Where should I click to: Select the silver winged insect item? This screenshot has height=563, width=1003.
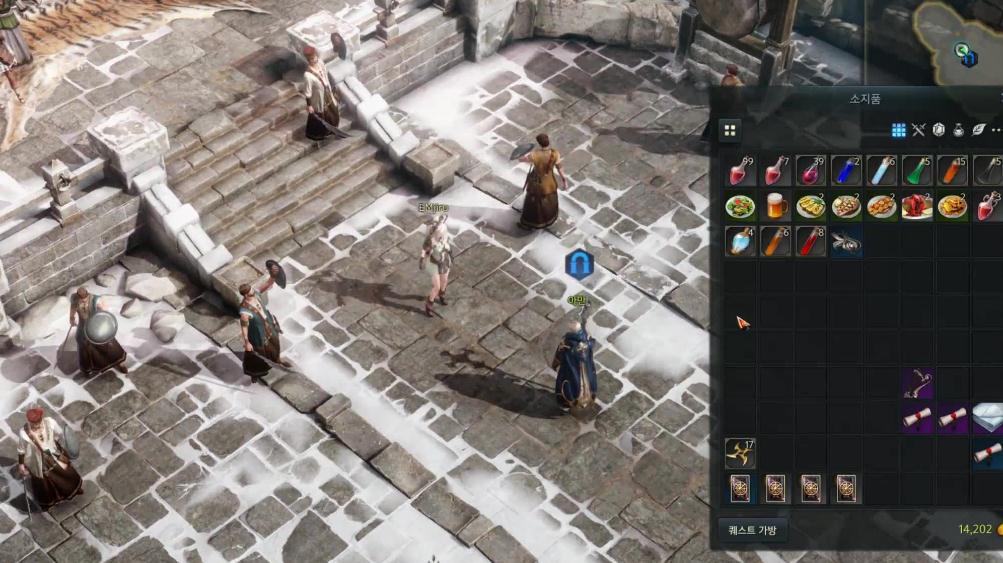click(846, 241)
